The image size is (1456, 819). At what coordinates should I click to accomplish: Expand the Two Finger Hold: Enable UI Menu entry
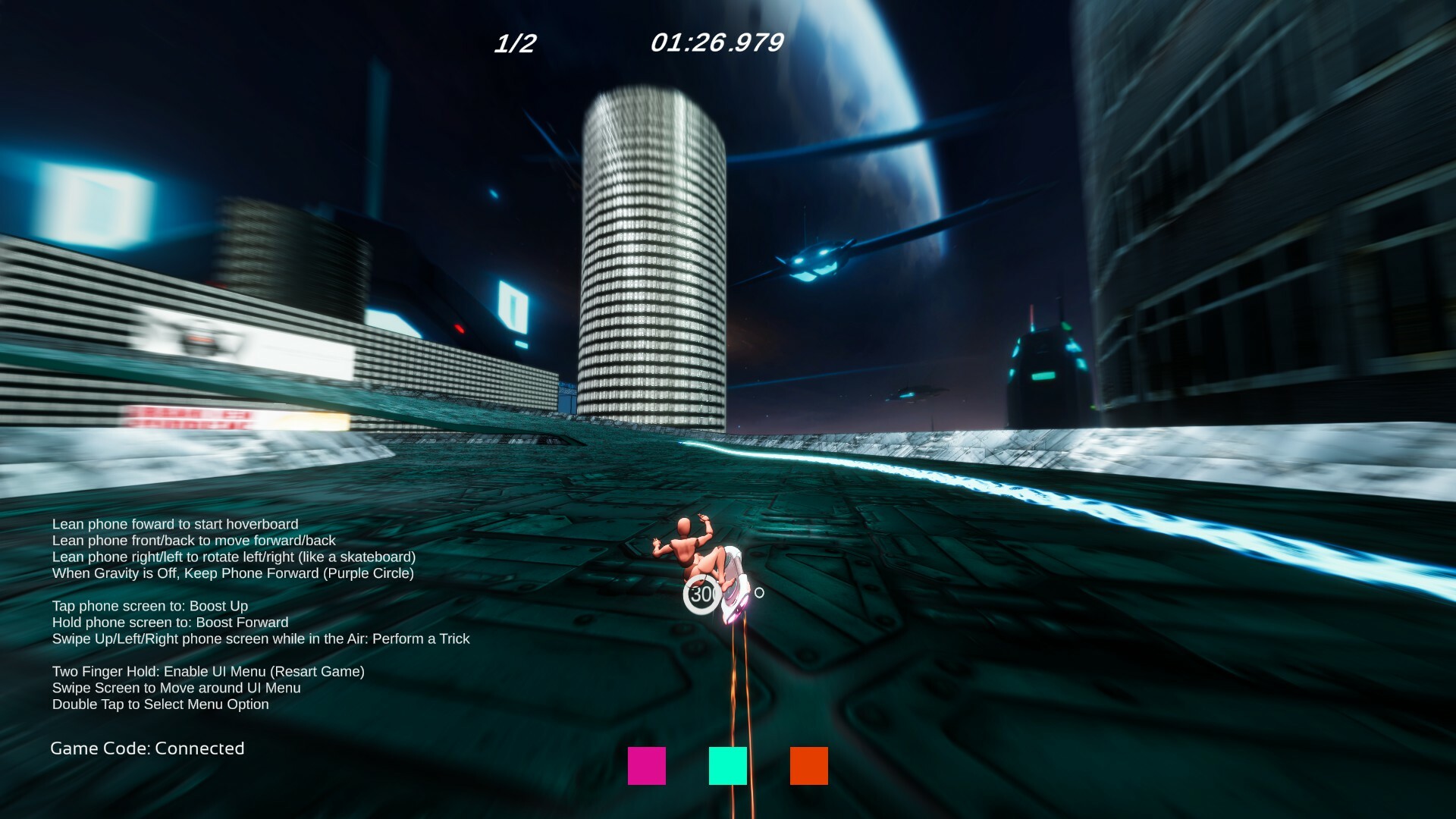209,671
